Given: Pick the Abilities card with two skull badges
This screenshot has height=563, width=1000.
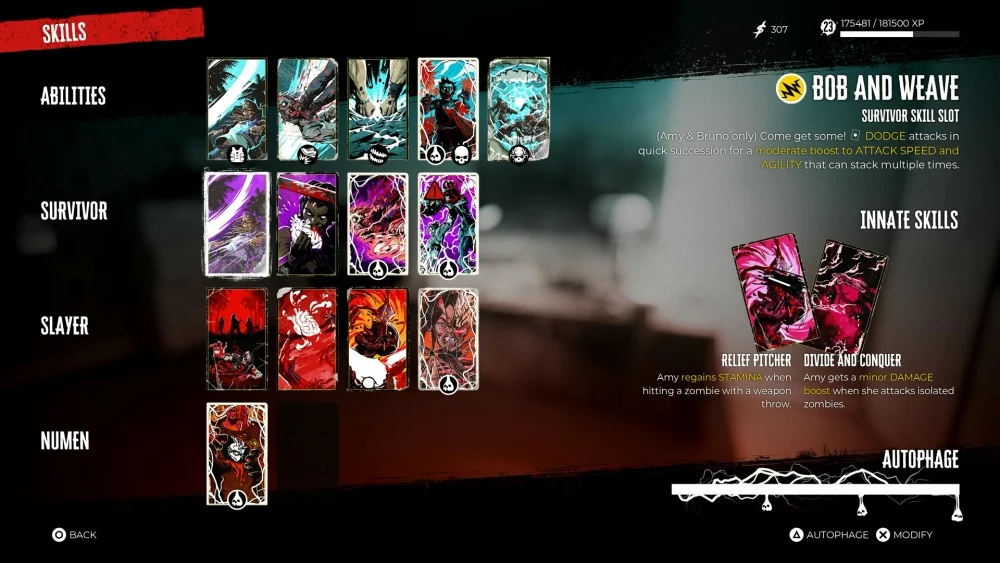Looking at the screenshot, I should point(447,109).
